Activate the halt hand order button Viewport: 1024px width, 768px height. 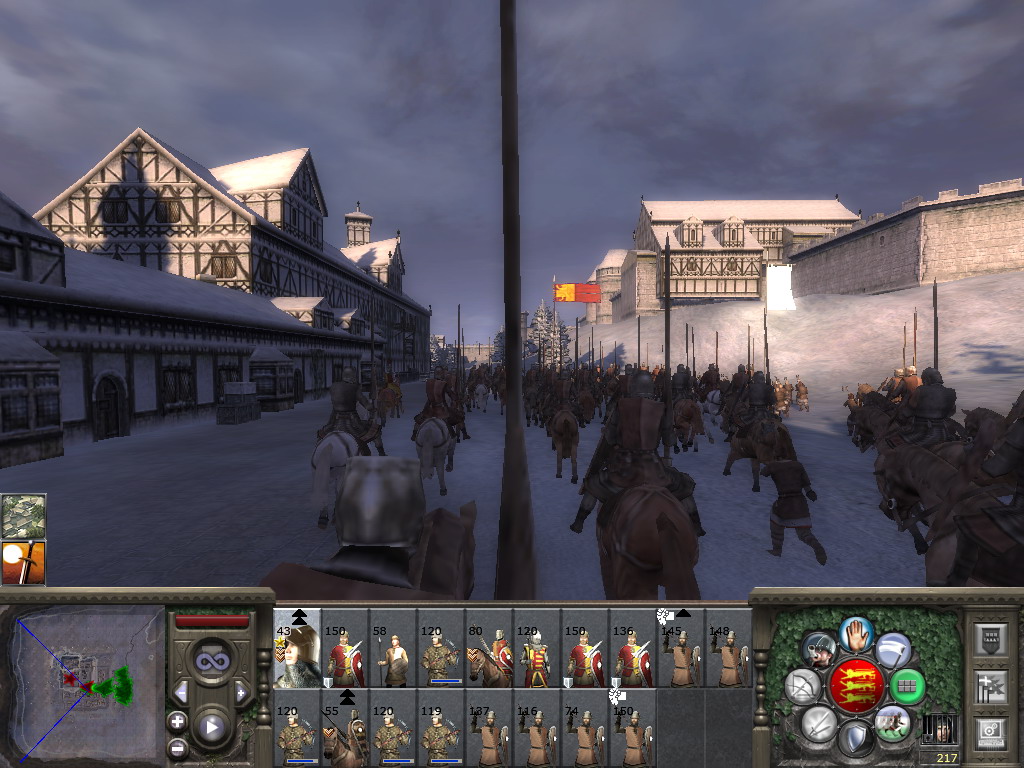coord(857,635)
